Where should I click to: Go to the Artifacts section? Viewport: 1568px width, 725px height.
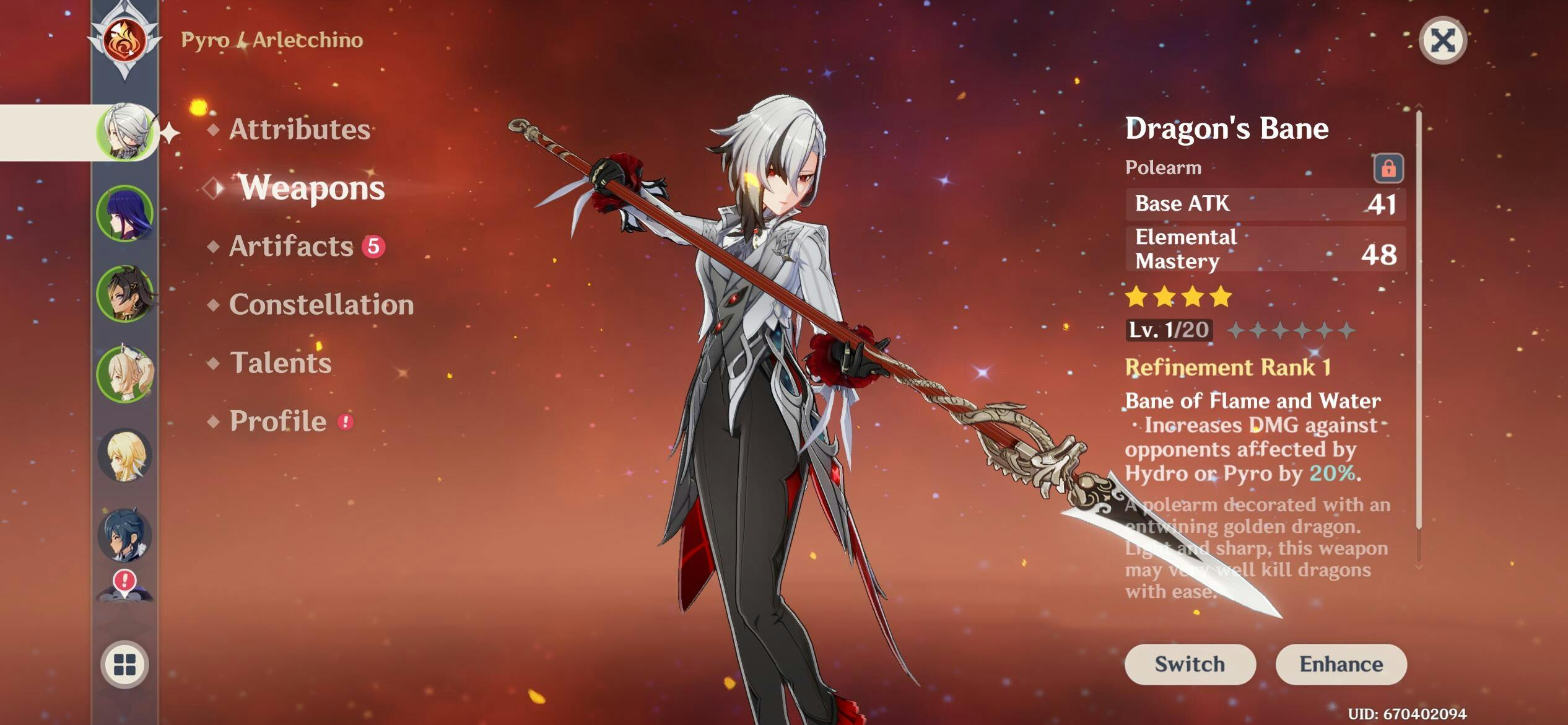pyautogui.click(x=291, y=246)
